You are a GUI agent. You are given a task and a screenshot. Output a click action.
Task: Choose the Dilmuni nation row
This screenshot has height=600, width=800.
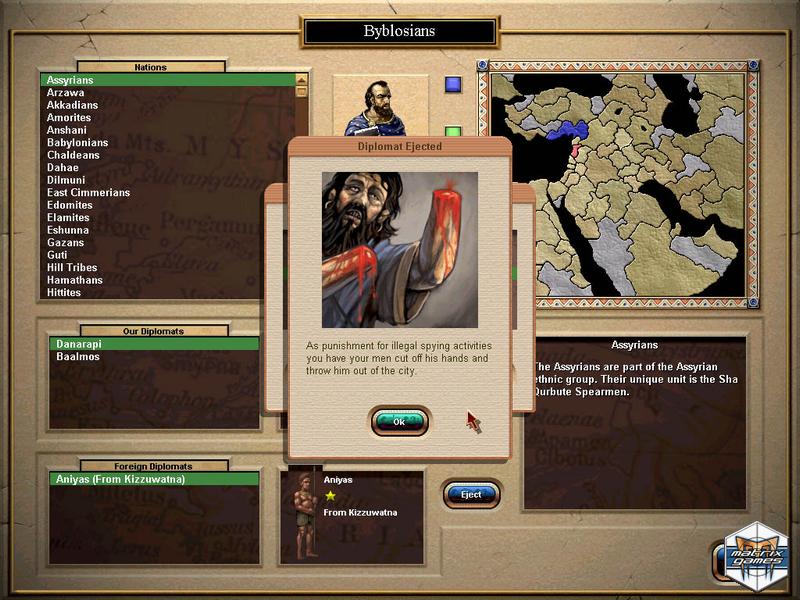point(65,180)
